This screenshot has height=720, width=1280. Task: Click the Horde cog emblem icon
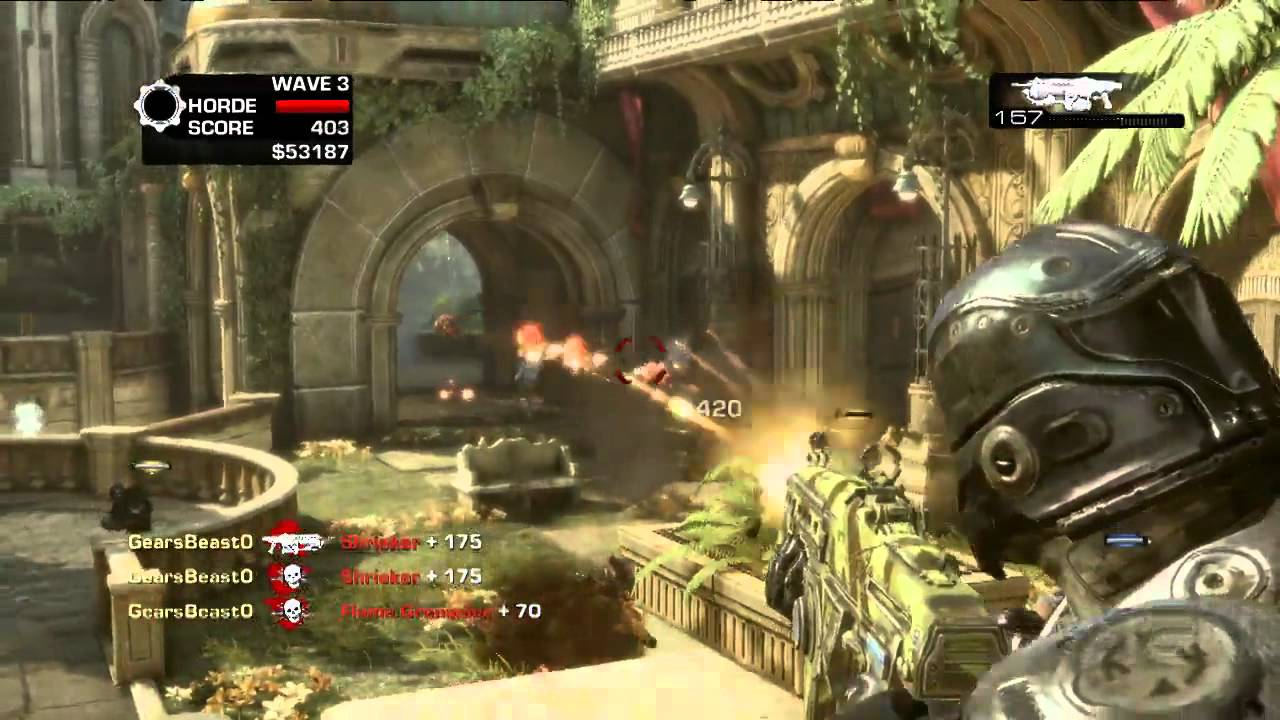160,105
